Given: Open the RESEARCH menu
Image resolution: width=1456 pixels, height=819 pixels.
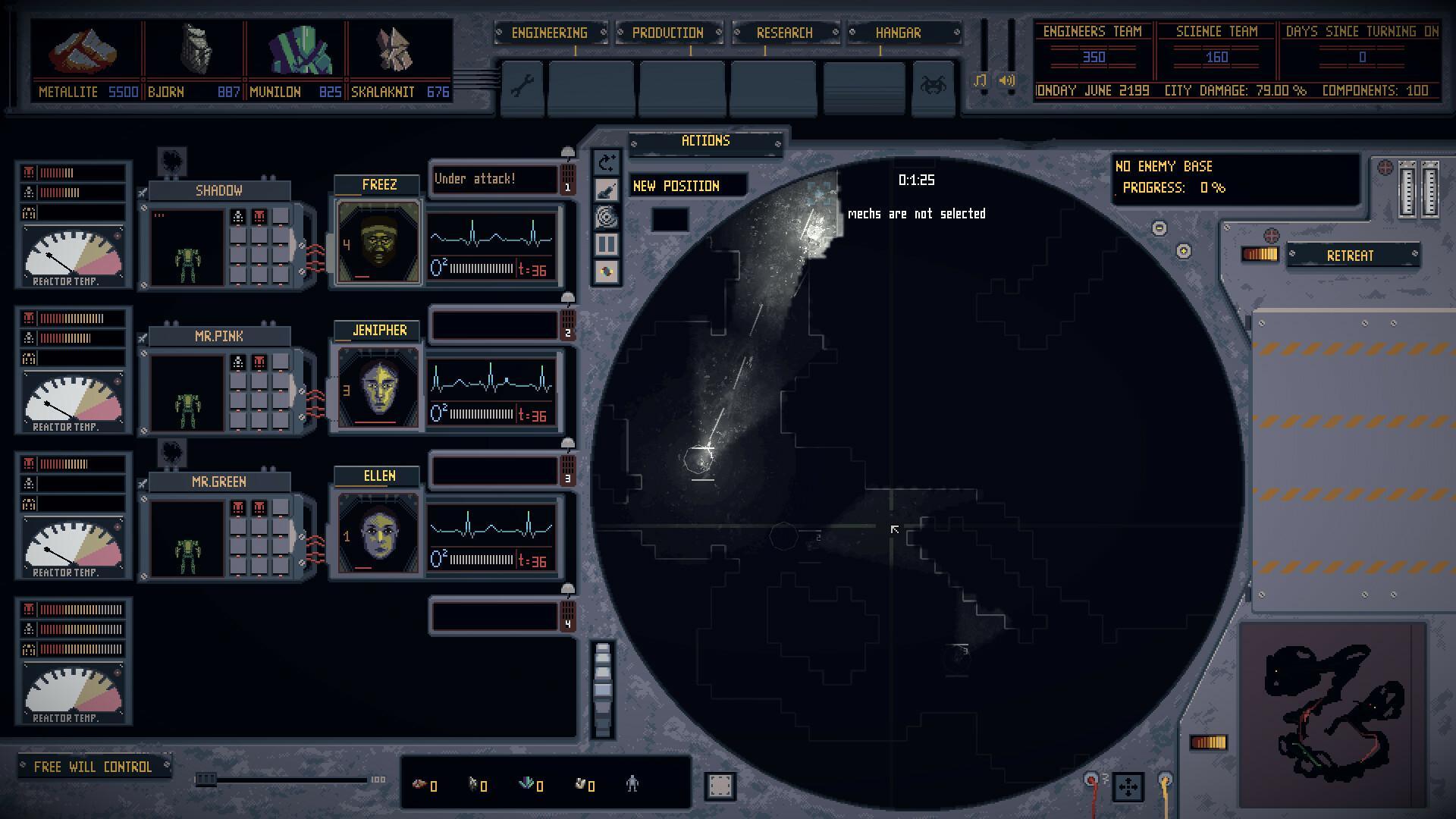Looking at the screenshot, I should pyautogui.click(x=784, y=33).
